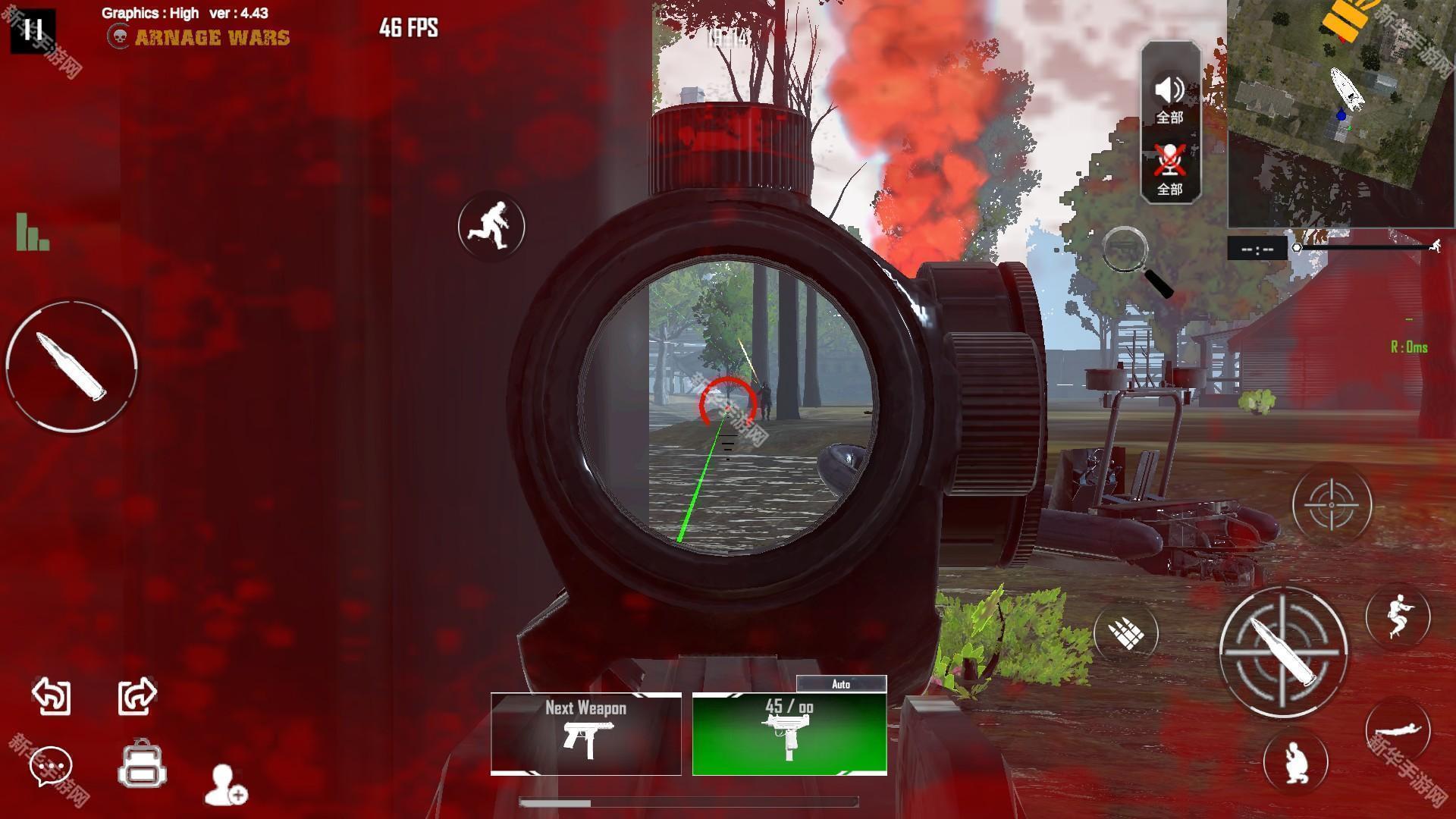Viewport: 1456px width, 819px height.
Task: Tap the sprint running-man icon
Action: (491, 226)
